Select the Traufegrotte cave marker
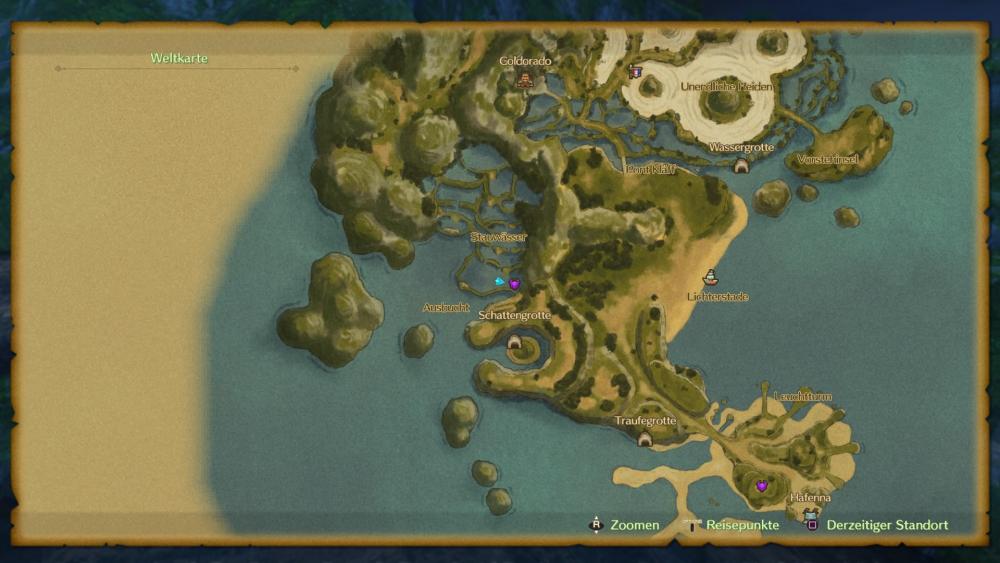Image resolution: width=1000 pixels, height=563 pixels. click(645, 439)
